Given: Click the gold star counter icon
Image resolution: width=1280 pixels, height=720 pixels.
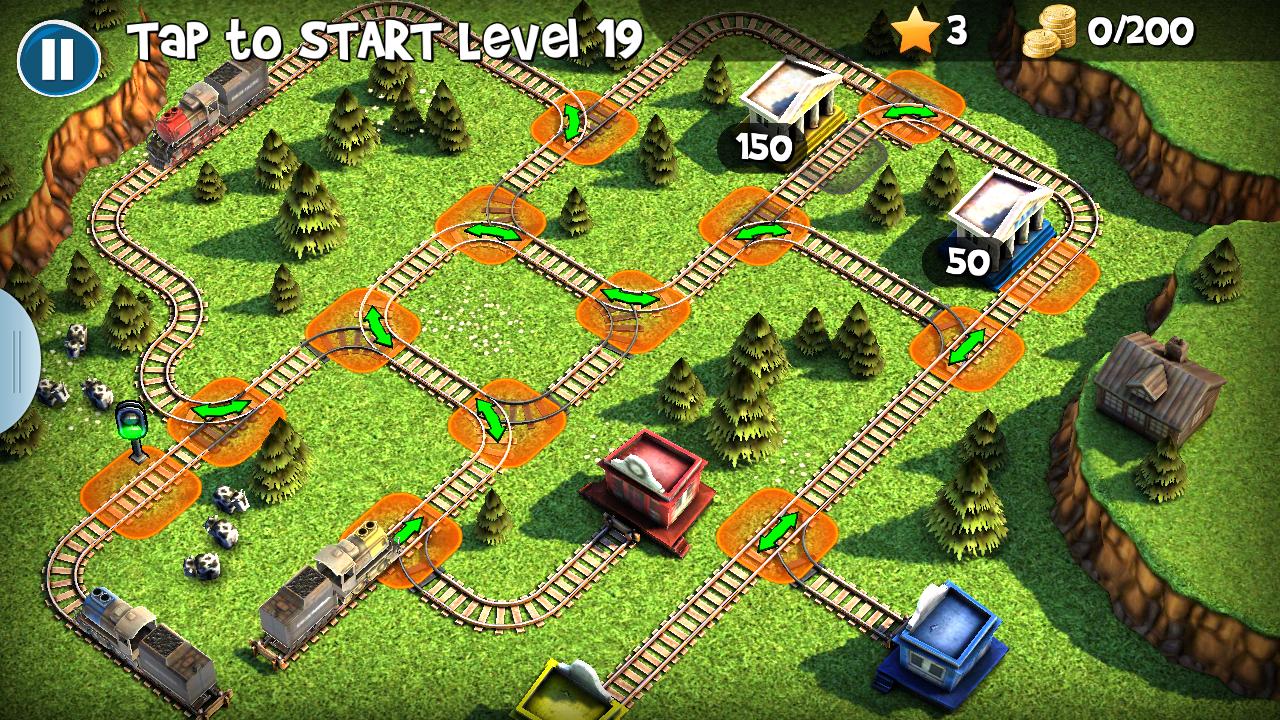Looking at the screenshot, I should coord(915,32).
